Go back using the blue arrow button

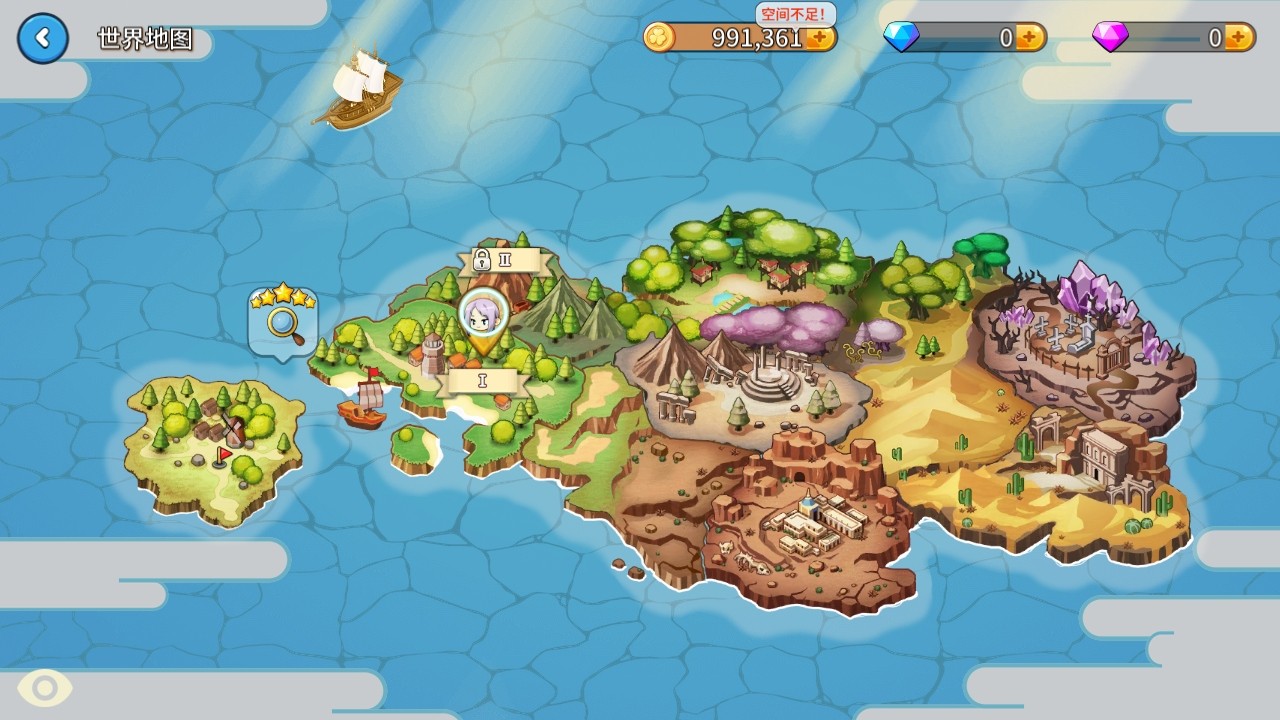(x=43, y=39)
